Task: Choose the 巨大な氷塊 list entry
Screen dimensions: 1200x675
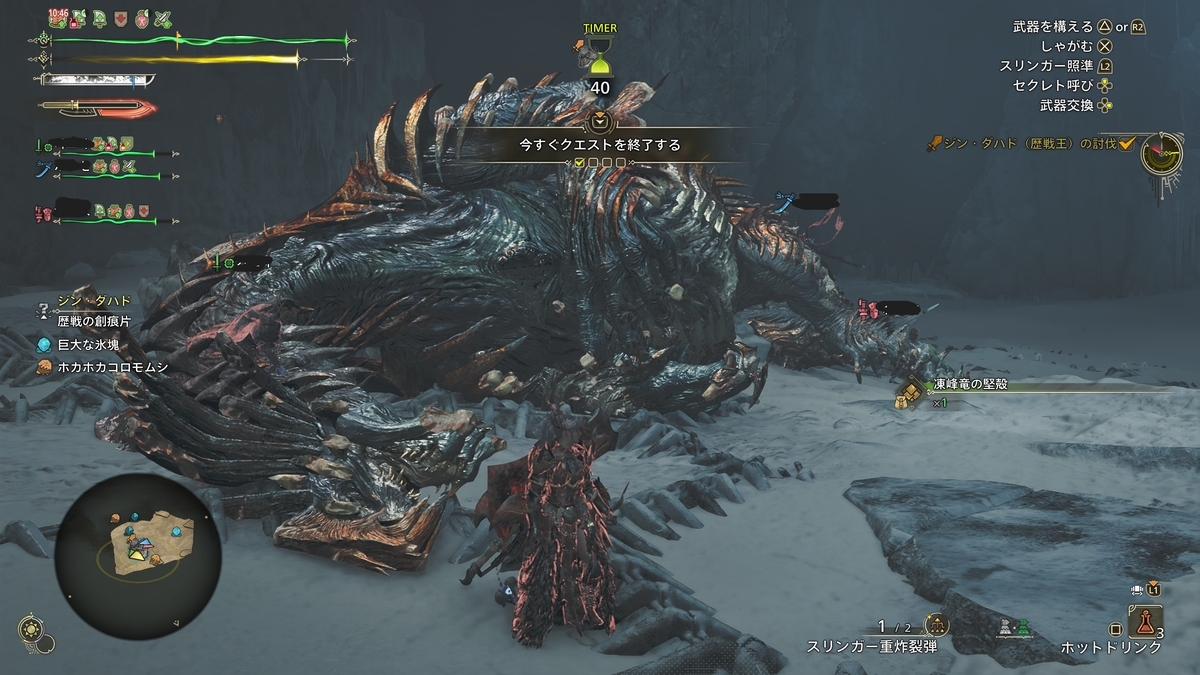Action: pyautogui.click(x=88, y=344)
